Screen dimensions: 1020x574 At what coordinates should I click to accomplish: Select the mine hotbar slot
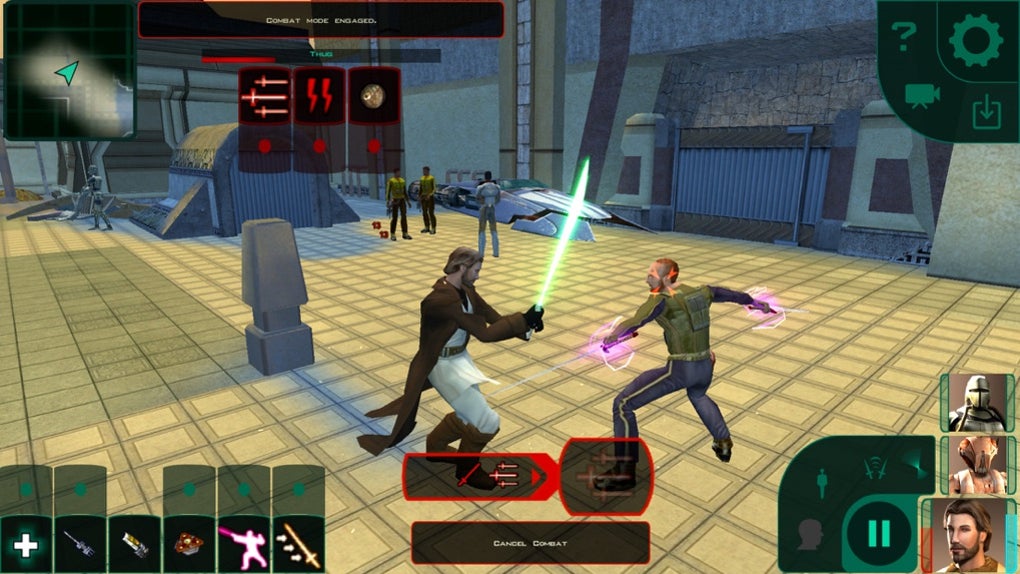coord(189,545)
